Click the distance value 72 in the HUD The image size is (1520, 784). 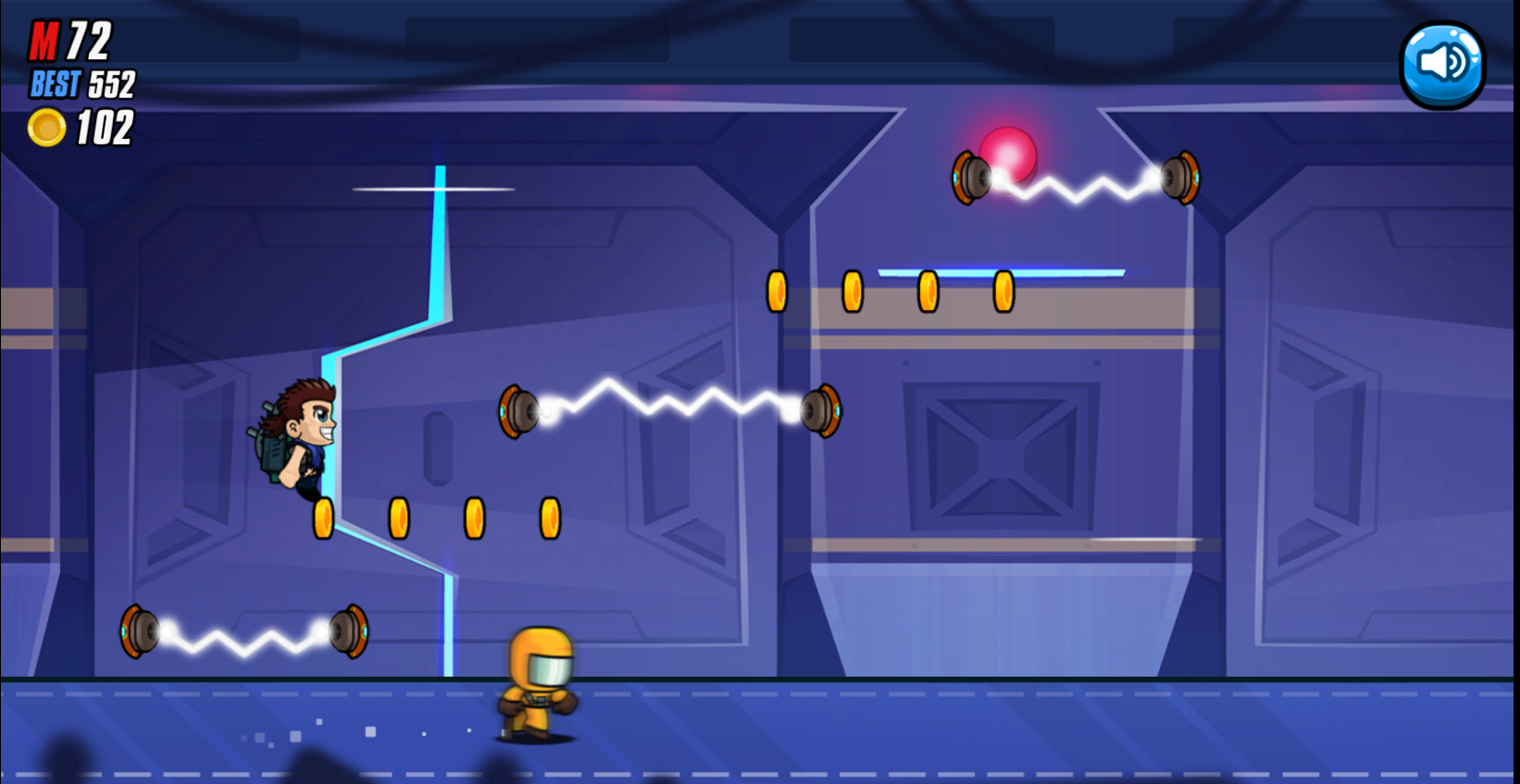[88, 39]
